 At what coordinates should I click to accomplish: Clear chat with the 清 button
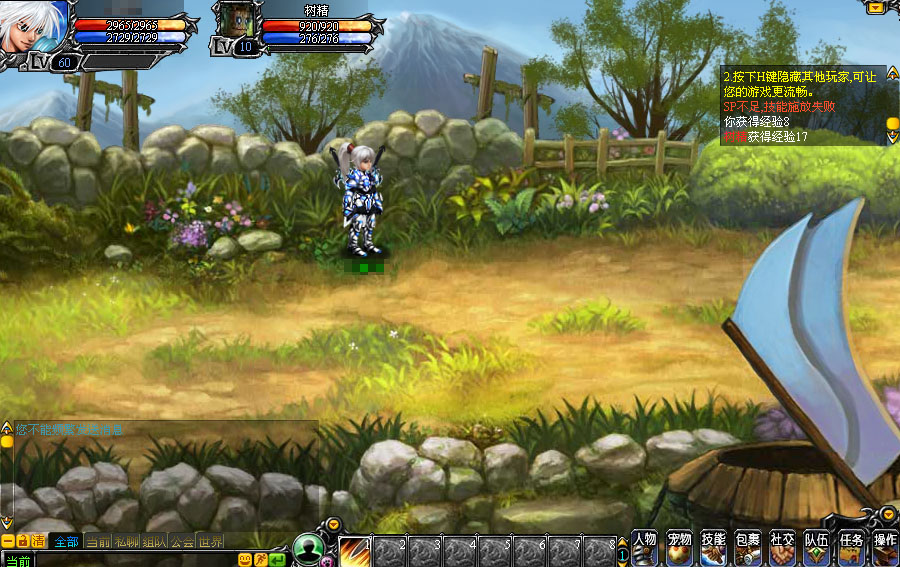38,541
